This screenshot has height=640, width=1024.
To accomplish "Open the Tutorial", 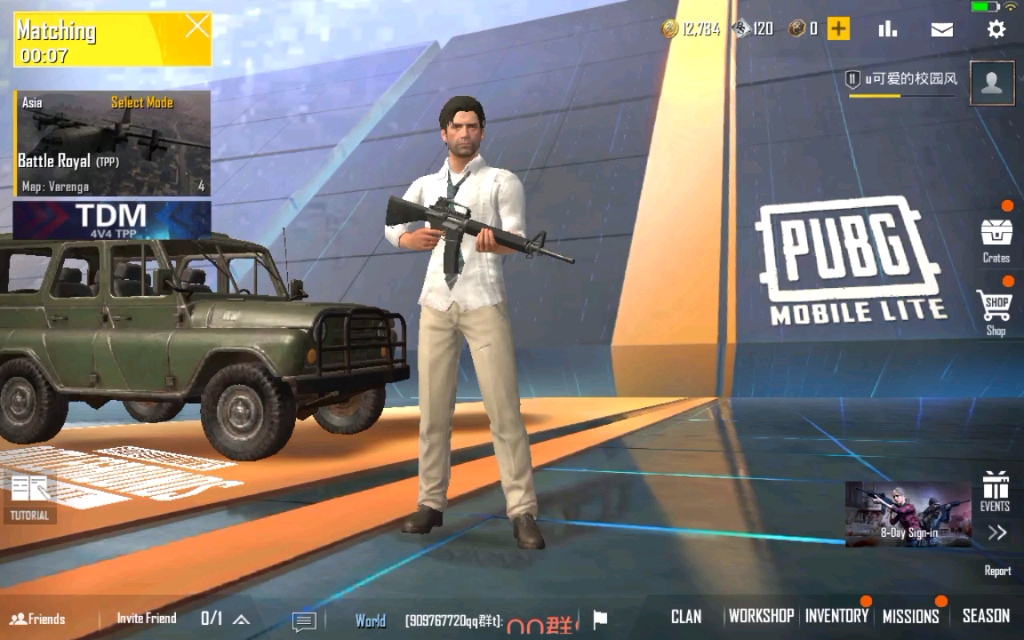I will [x=30, y=497].
